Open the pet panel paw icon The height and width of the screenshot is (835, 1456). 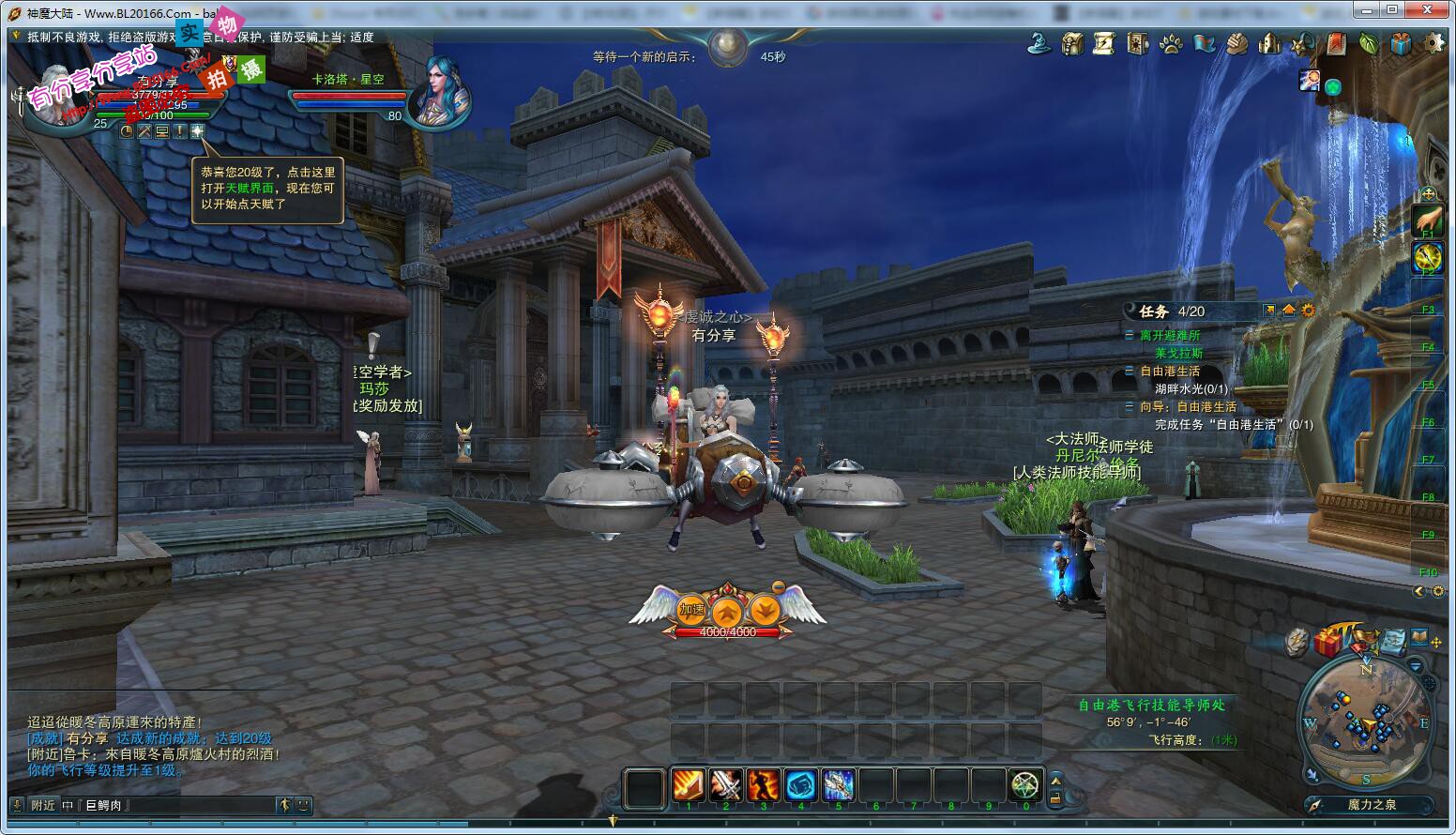1173,42
